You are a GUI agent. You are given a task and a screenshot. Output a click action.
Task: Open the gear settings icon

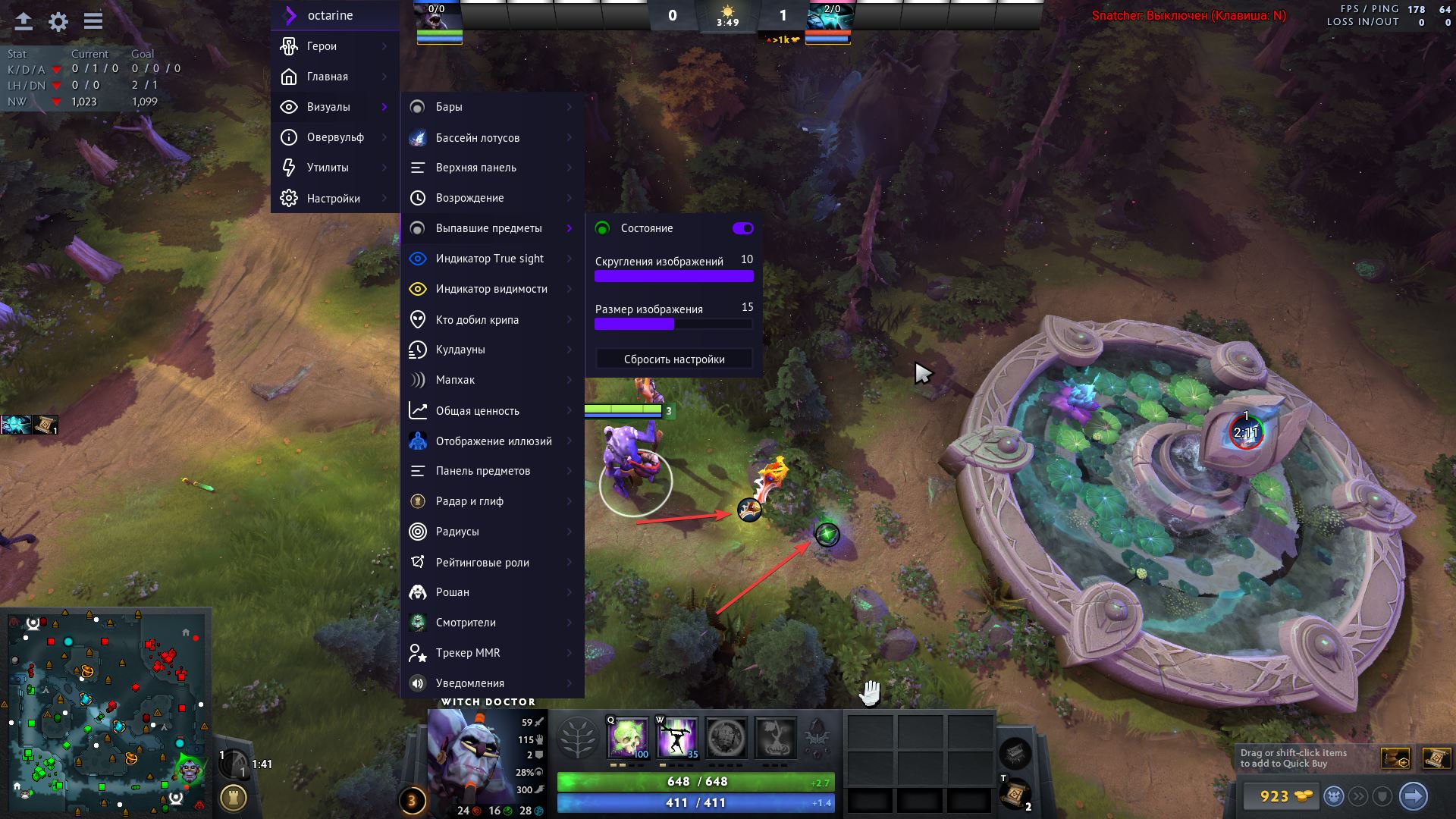click(x=58, y=22)
